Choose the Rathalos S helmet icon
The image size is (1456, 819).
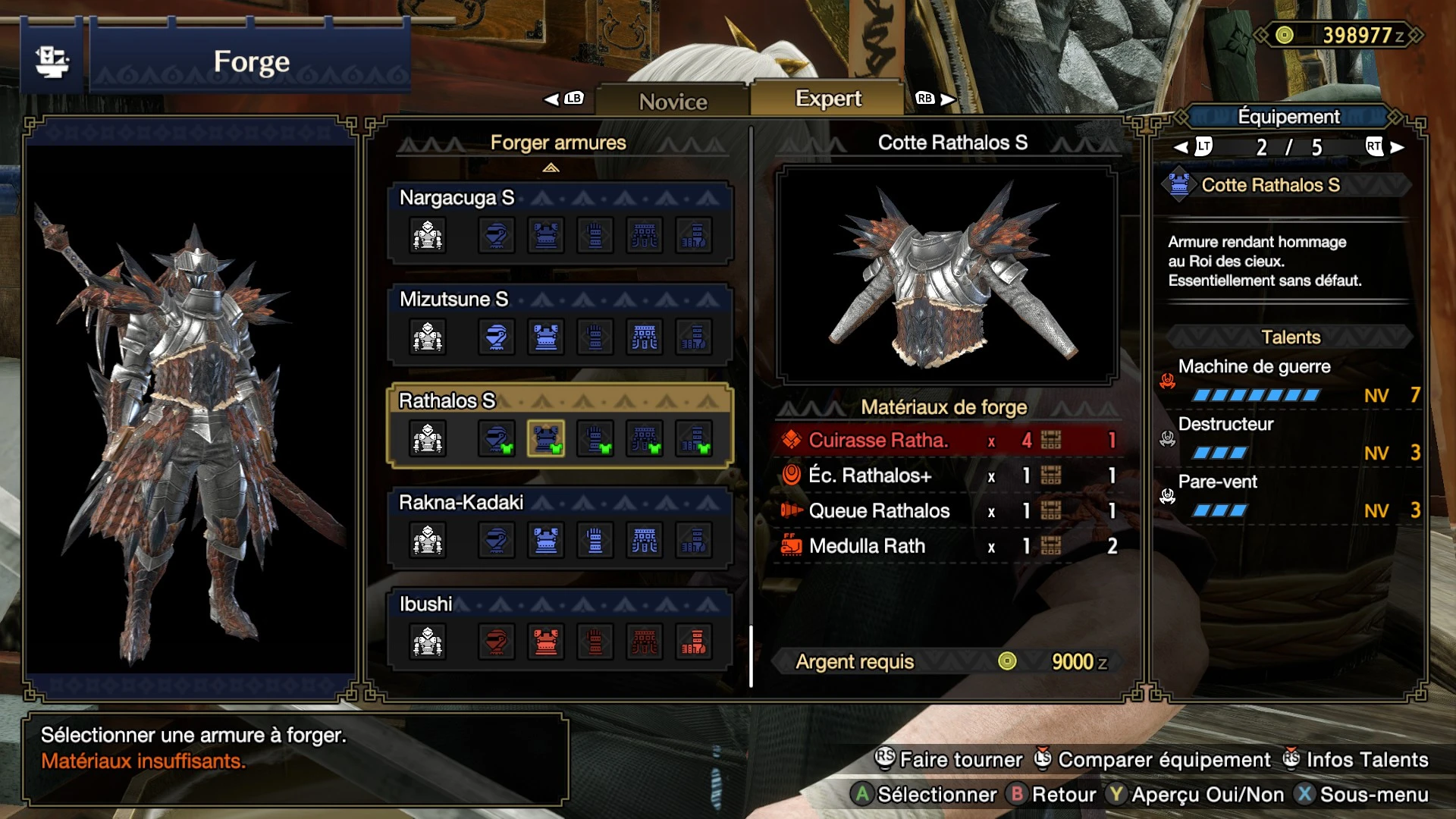[496, 438]
